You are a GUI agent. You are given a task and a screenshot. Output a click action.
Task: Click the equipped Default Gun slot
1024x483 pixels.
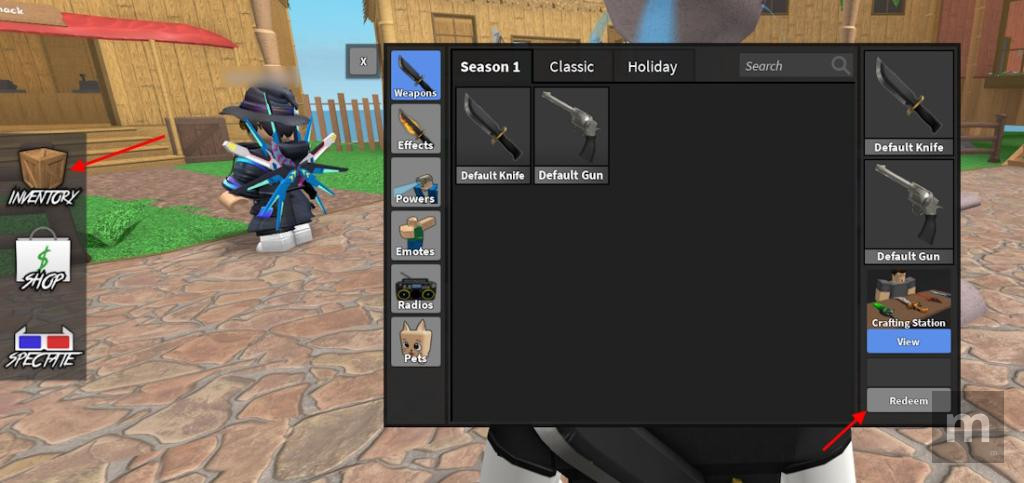[908, 211]
